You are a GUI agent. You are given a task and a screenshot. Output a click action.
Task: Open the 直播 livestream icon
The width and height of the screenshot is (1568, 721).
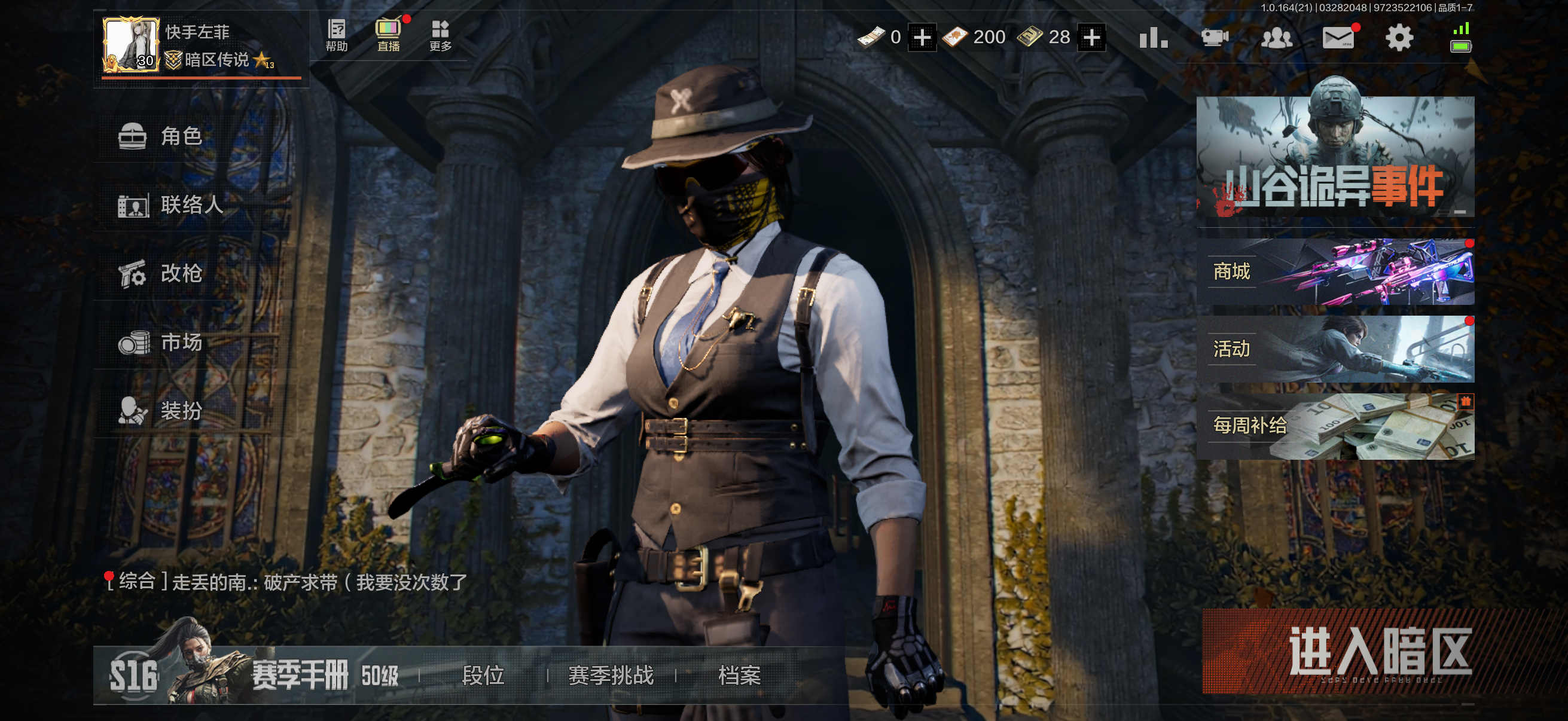pos(388,35)
